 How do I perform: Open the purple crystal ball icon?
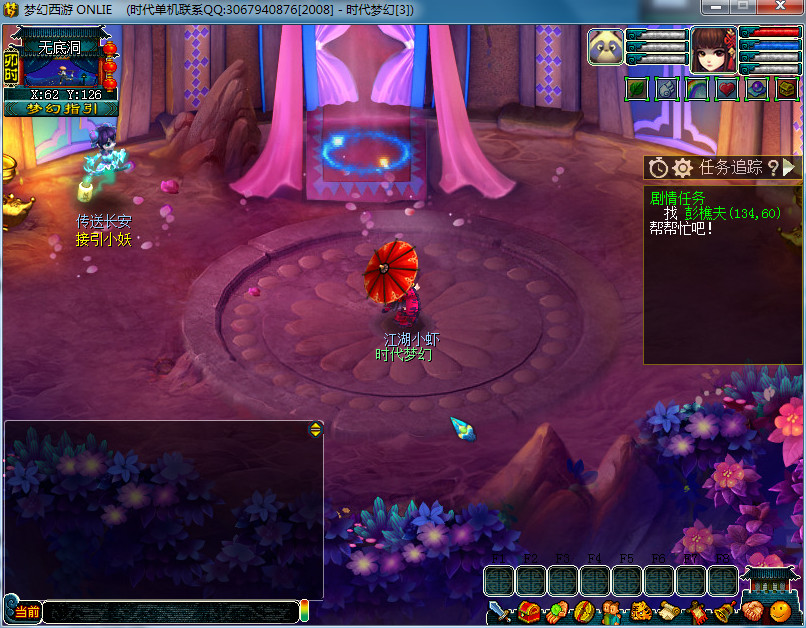click(x=757, y=89)
